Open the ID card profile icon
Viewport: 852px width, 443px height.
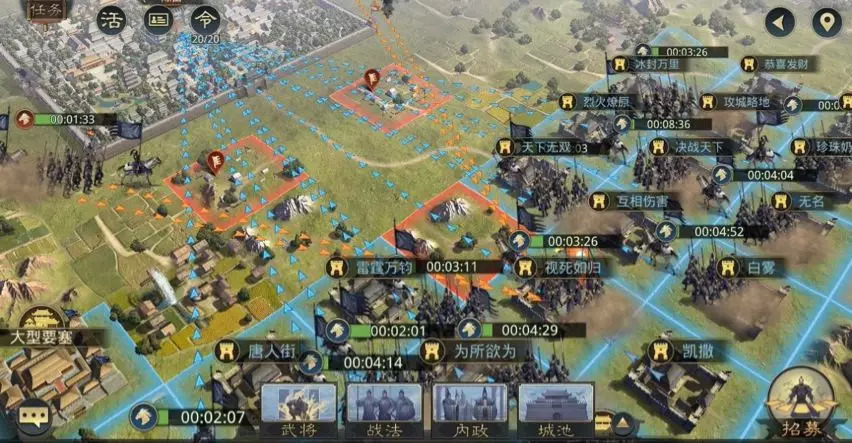[x=158, y=20]
